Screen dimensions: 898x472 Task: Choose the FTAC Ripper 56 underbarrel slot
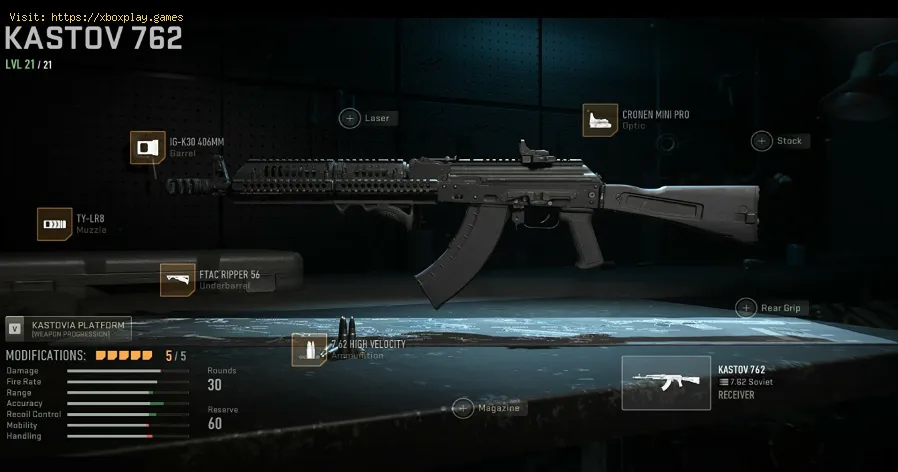point(177,280)
